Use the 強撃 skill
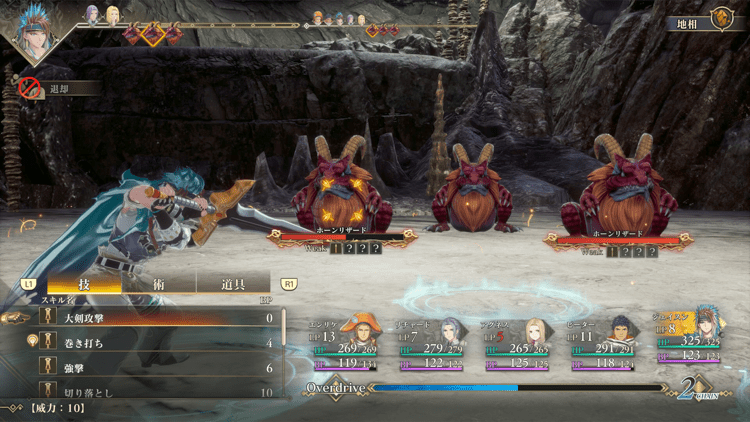Viewport: 750px width, 422px height. (x=150, y=368)
